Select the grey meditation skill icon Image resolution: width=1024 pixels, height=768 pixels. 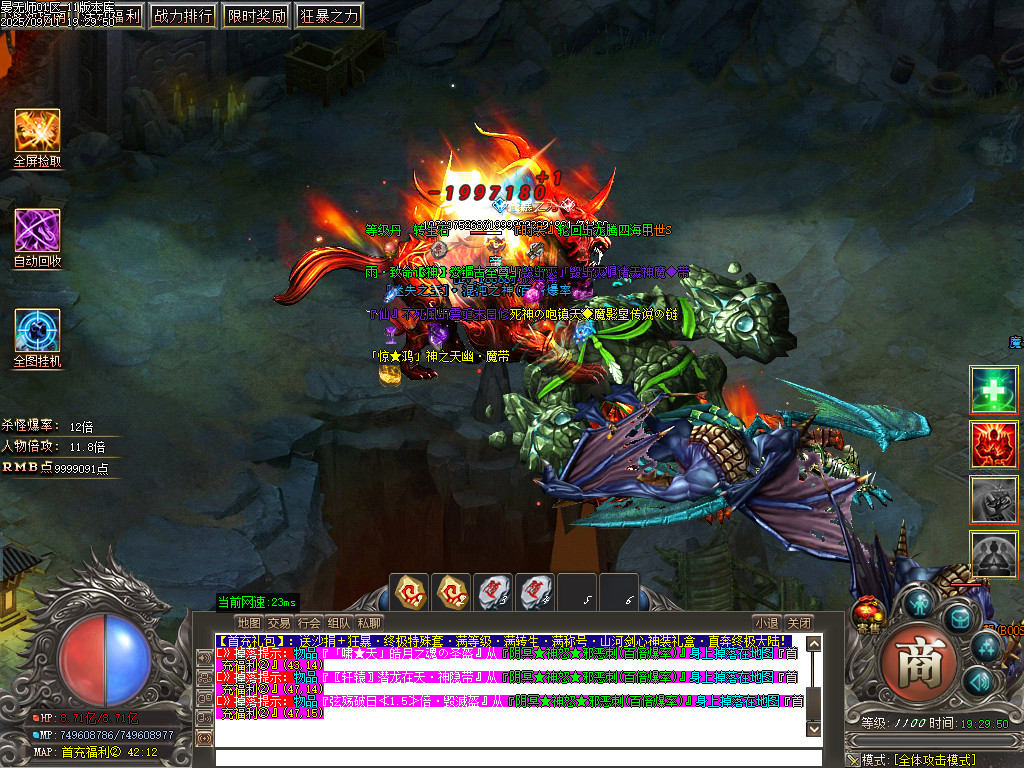click(994, 554)
